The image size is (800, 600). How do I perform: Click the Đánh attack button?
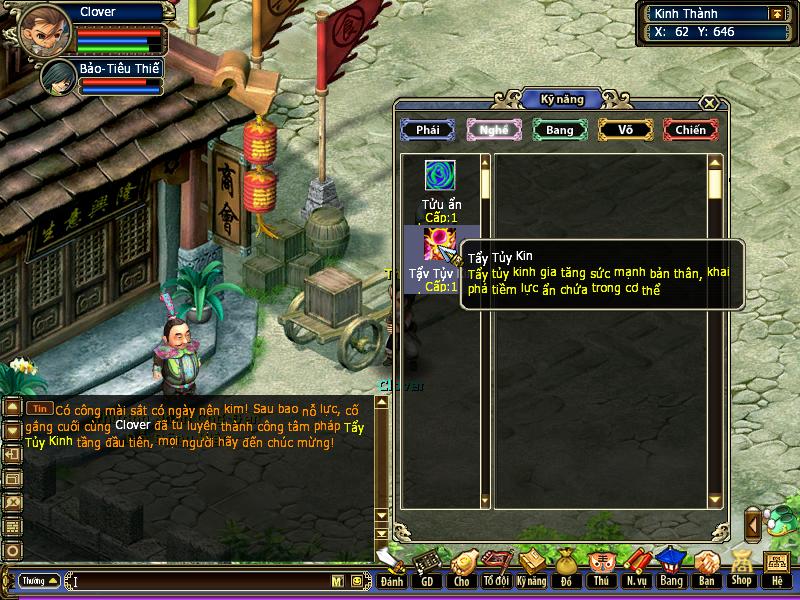(392, 566)
